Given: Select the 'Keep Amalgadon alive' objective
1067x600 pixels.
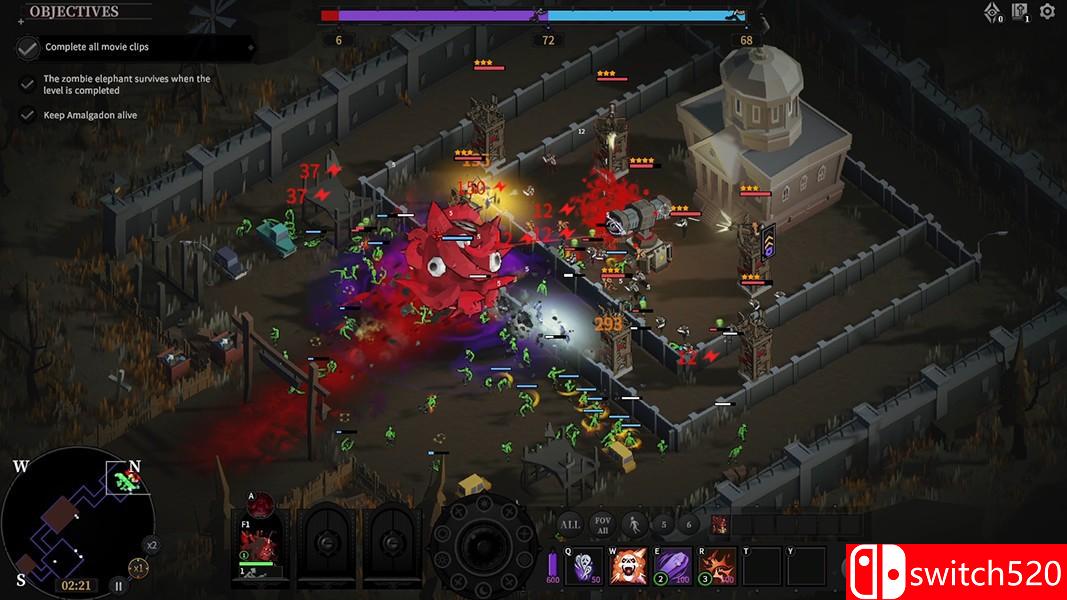Looking at the screenshot, I should point(90,115).
